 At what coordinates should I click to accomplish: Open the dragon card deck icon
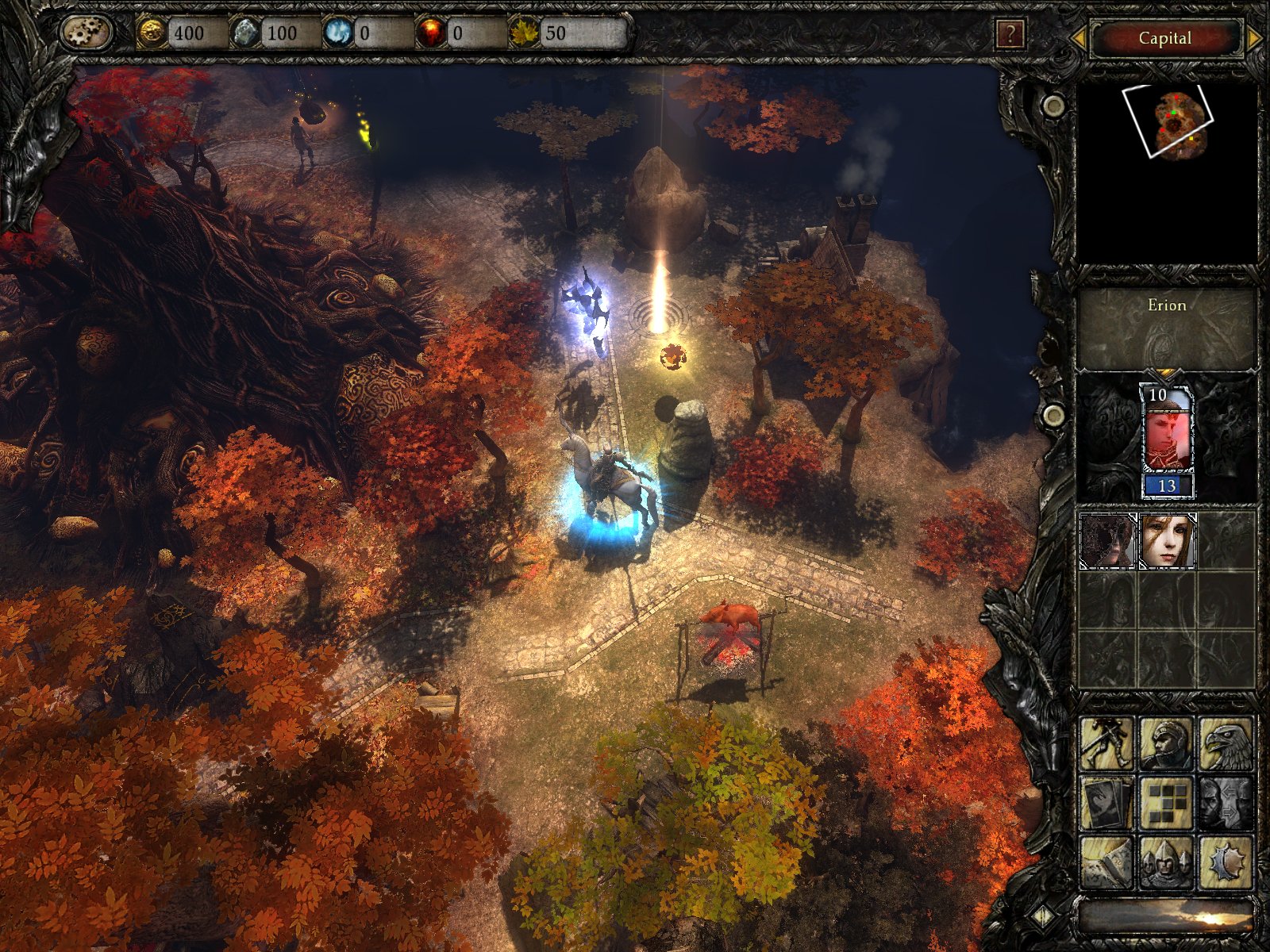coord(1106,803)
